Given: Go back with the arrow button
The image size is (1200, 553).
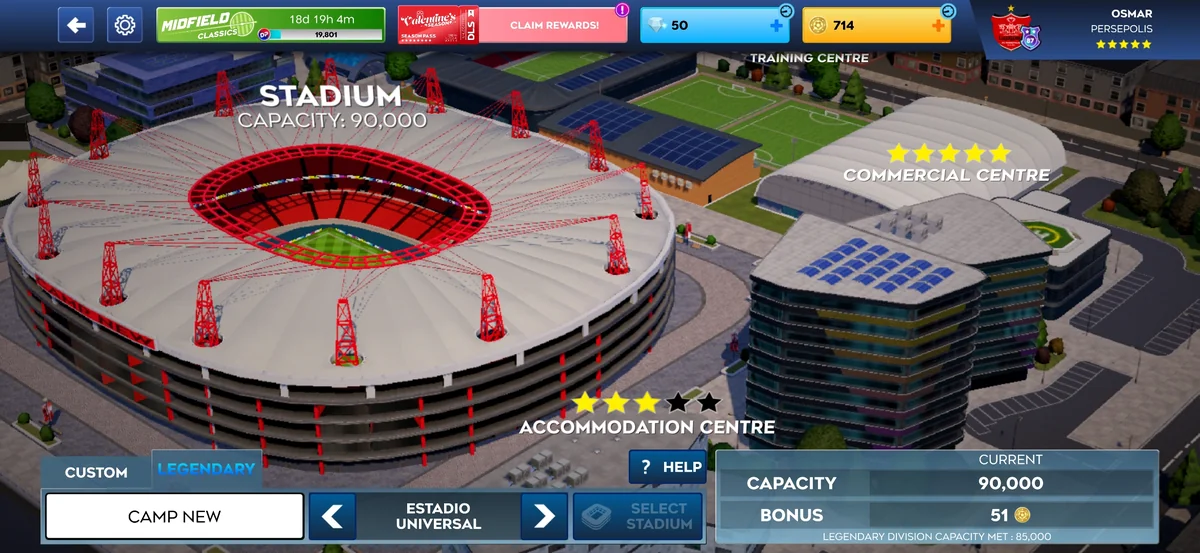Looking at the screenshot, I should click(x=76, y=25).
